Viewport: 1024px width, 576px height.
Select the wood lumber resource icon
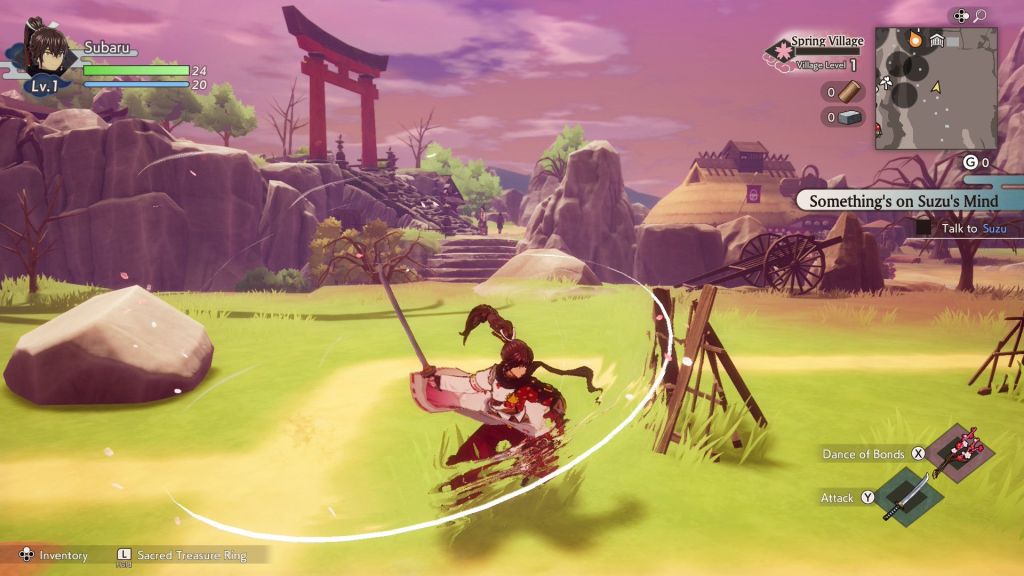[848, 92]
